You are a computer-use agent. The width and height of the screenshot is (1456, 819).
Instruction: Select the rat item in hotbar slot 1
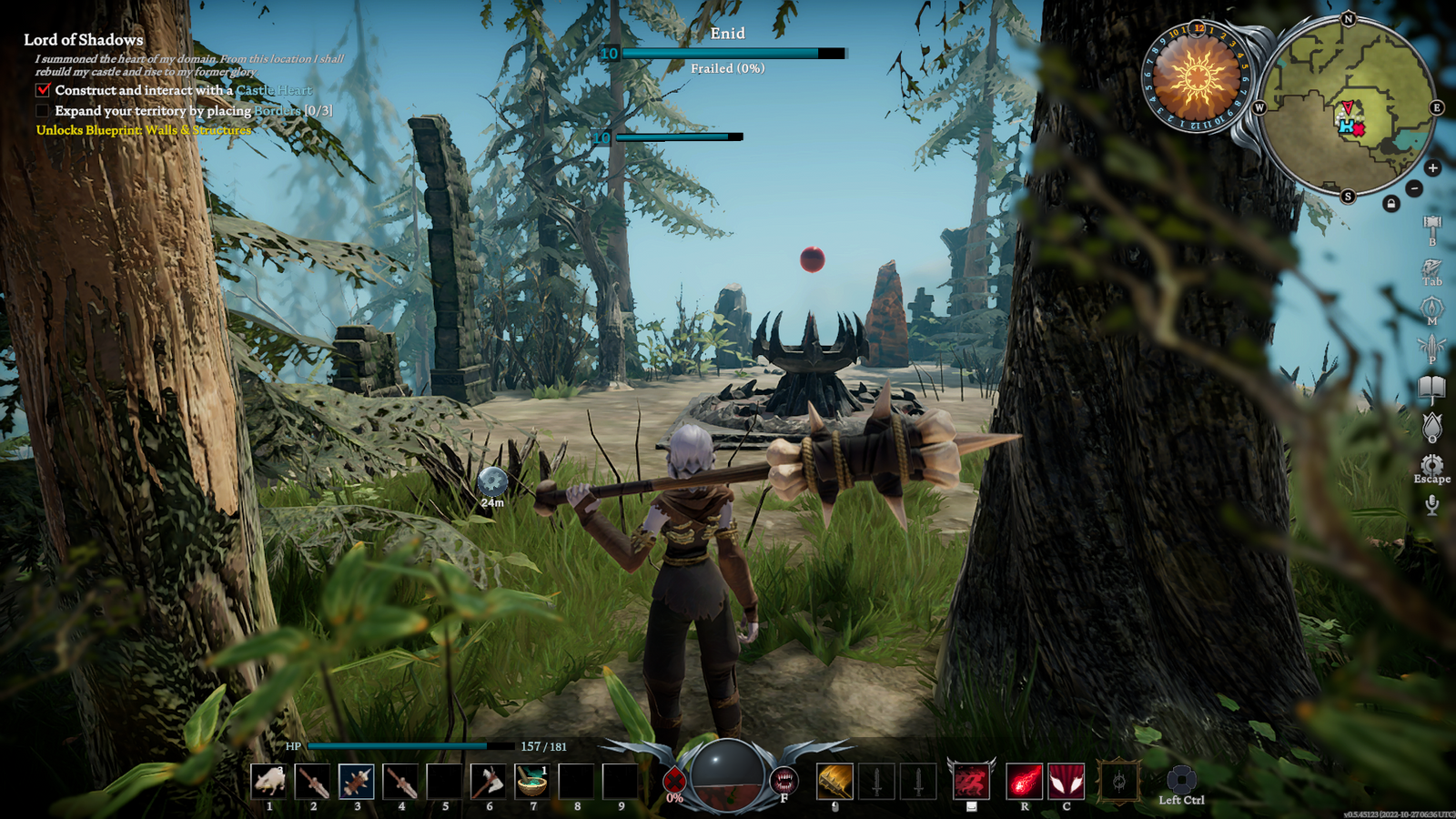[x=268, y=781]
